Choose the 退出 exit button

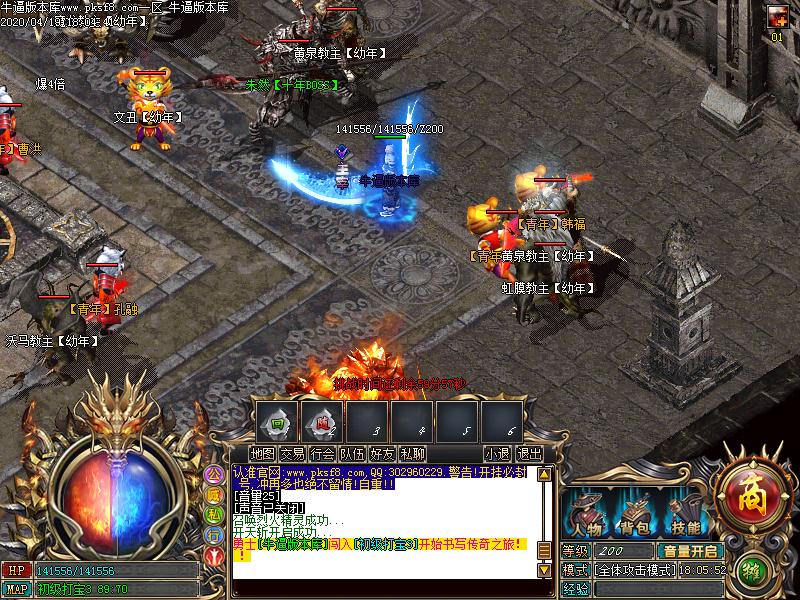528,454
